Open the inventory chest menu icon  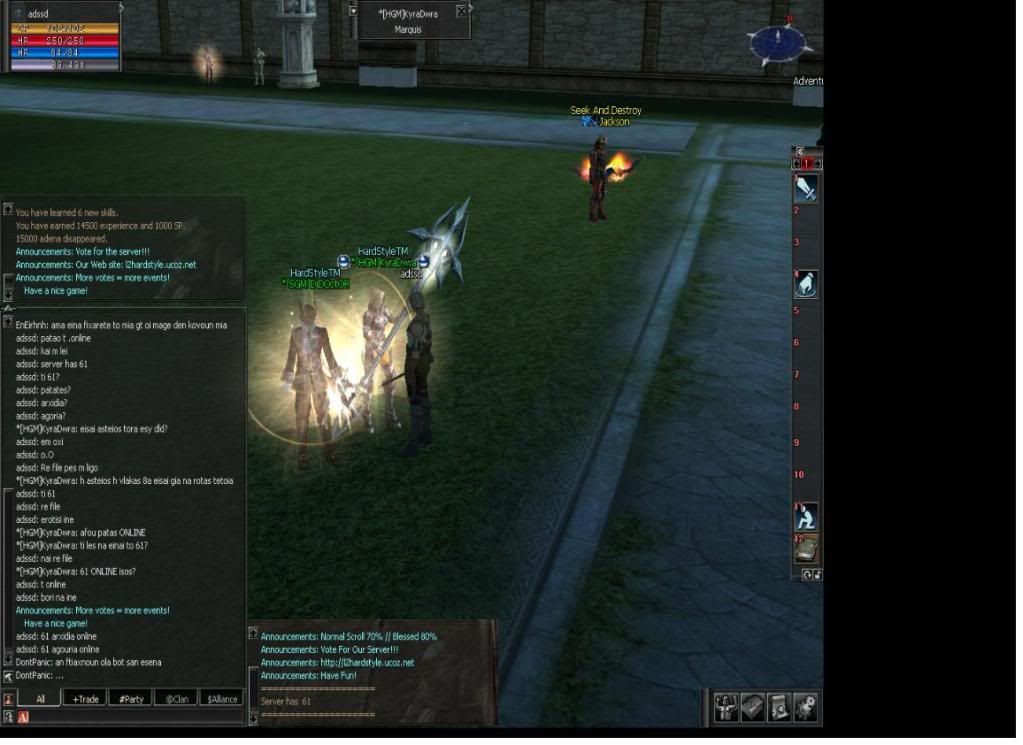[753, 707]
